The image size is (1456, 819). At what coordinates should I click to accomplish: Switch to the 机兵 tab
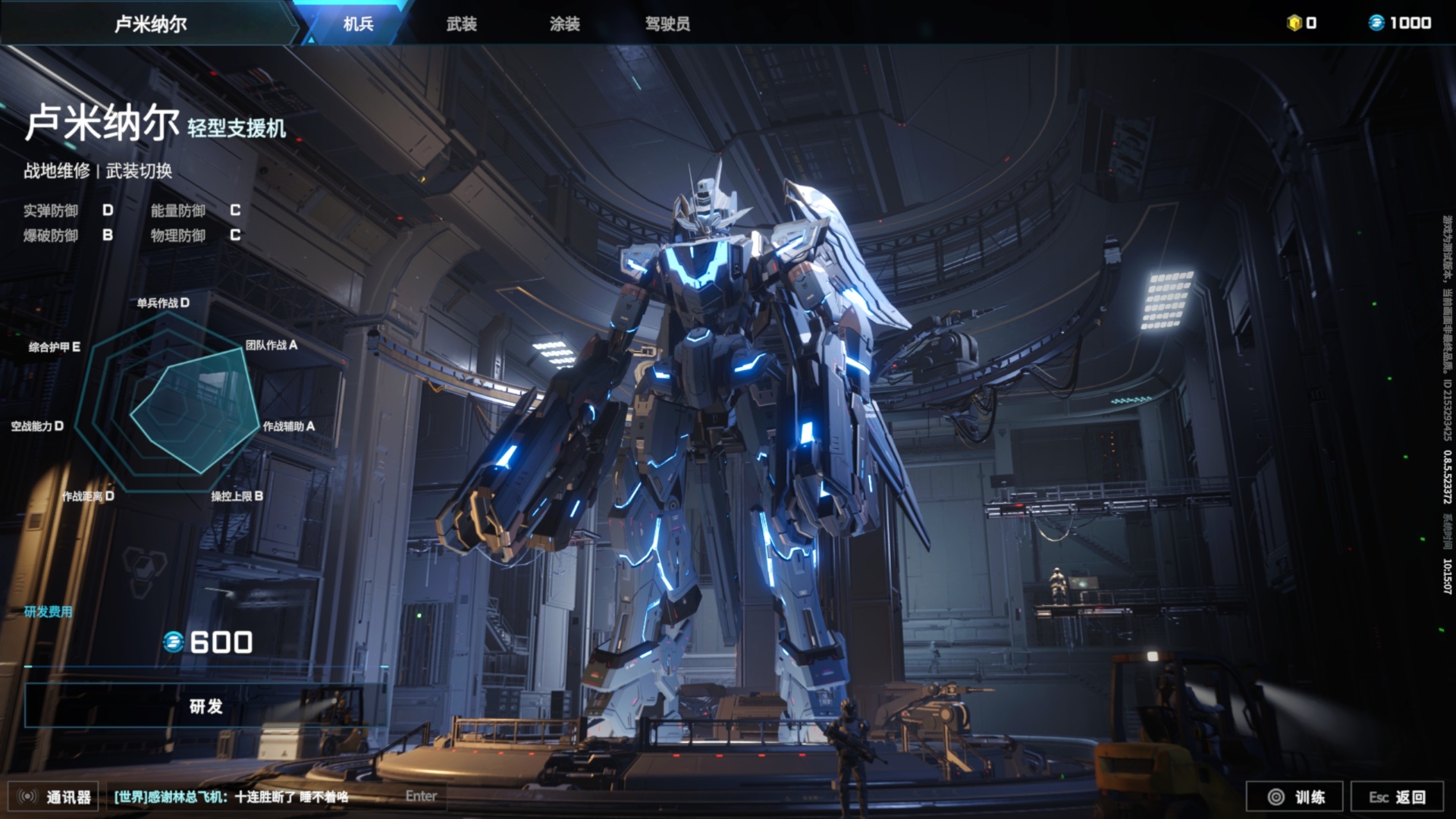point(358,24)
